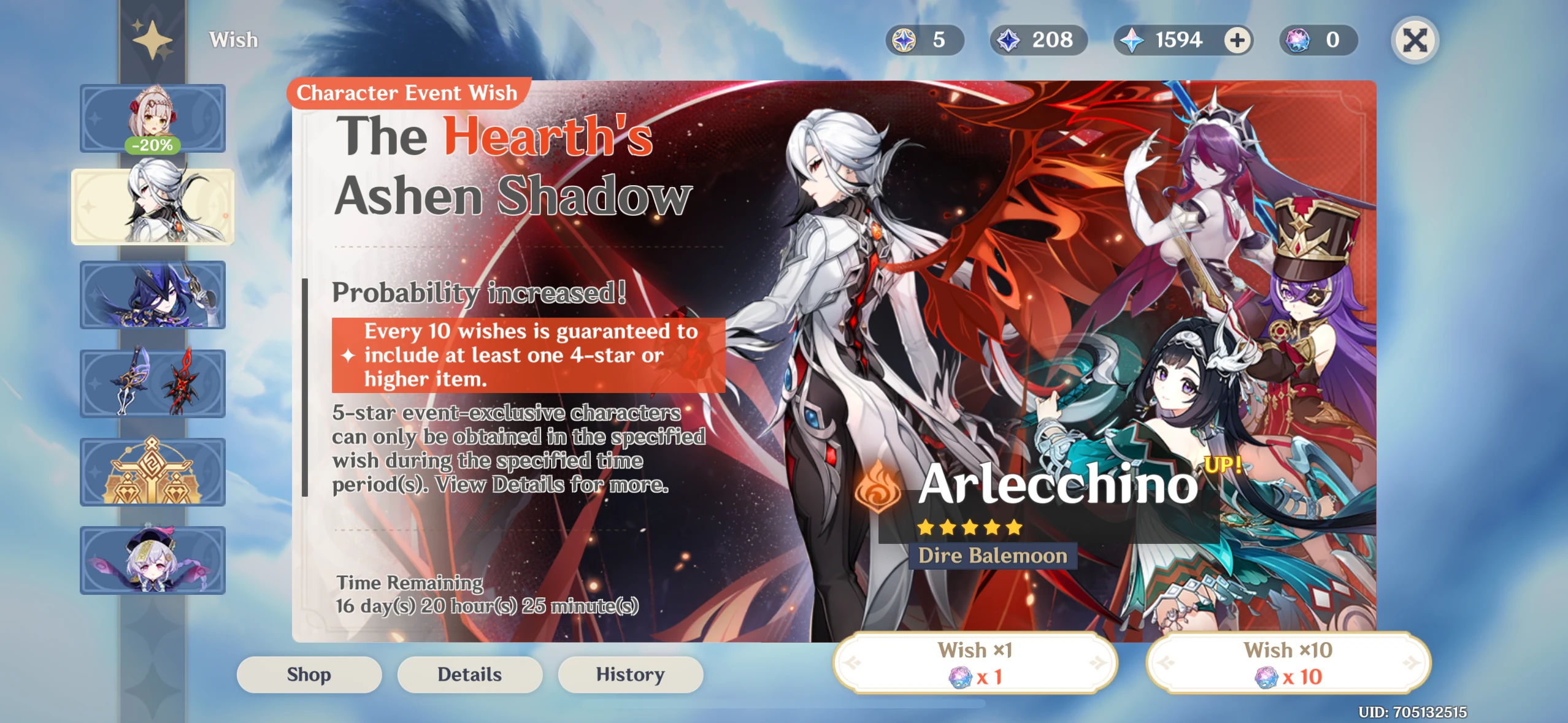This screenshot has height=723, width=1568.
Task: View the banner Details
Action: pyautogui.click(x=470, y=674)
